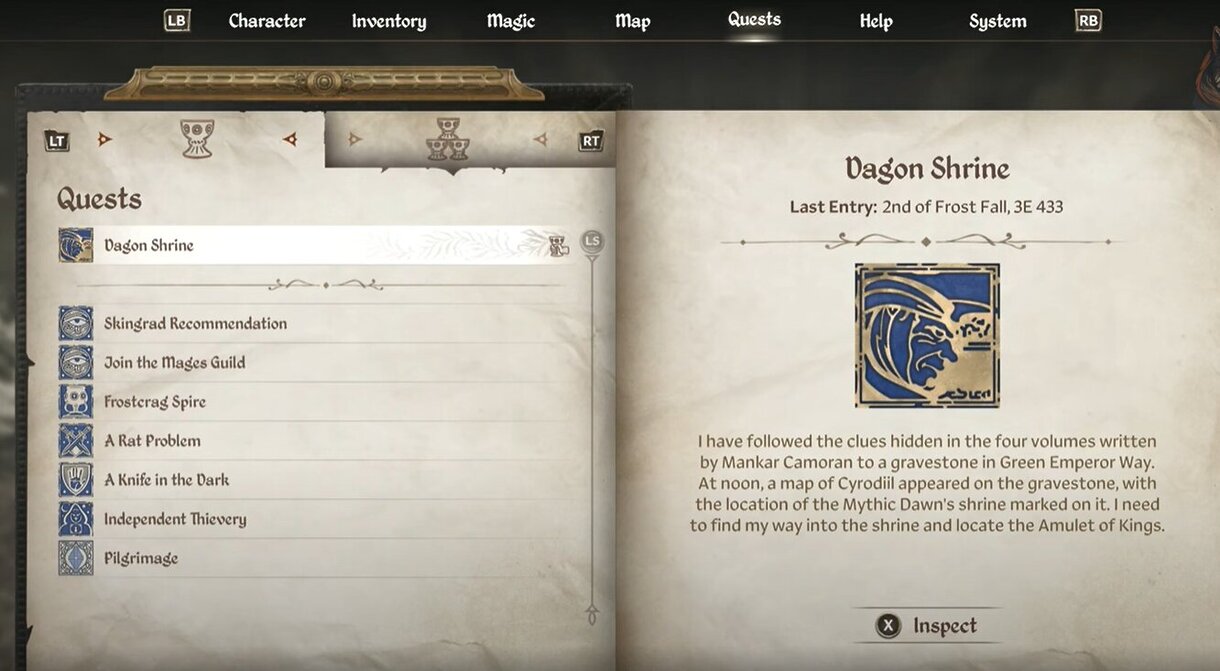Screen dimensions: 1220x671
Task: Open the Help tab
Action: coord(876,21)
